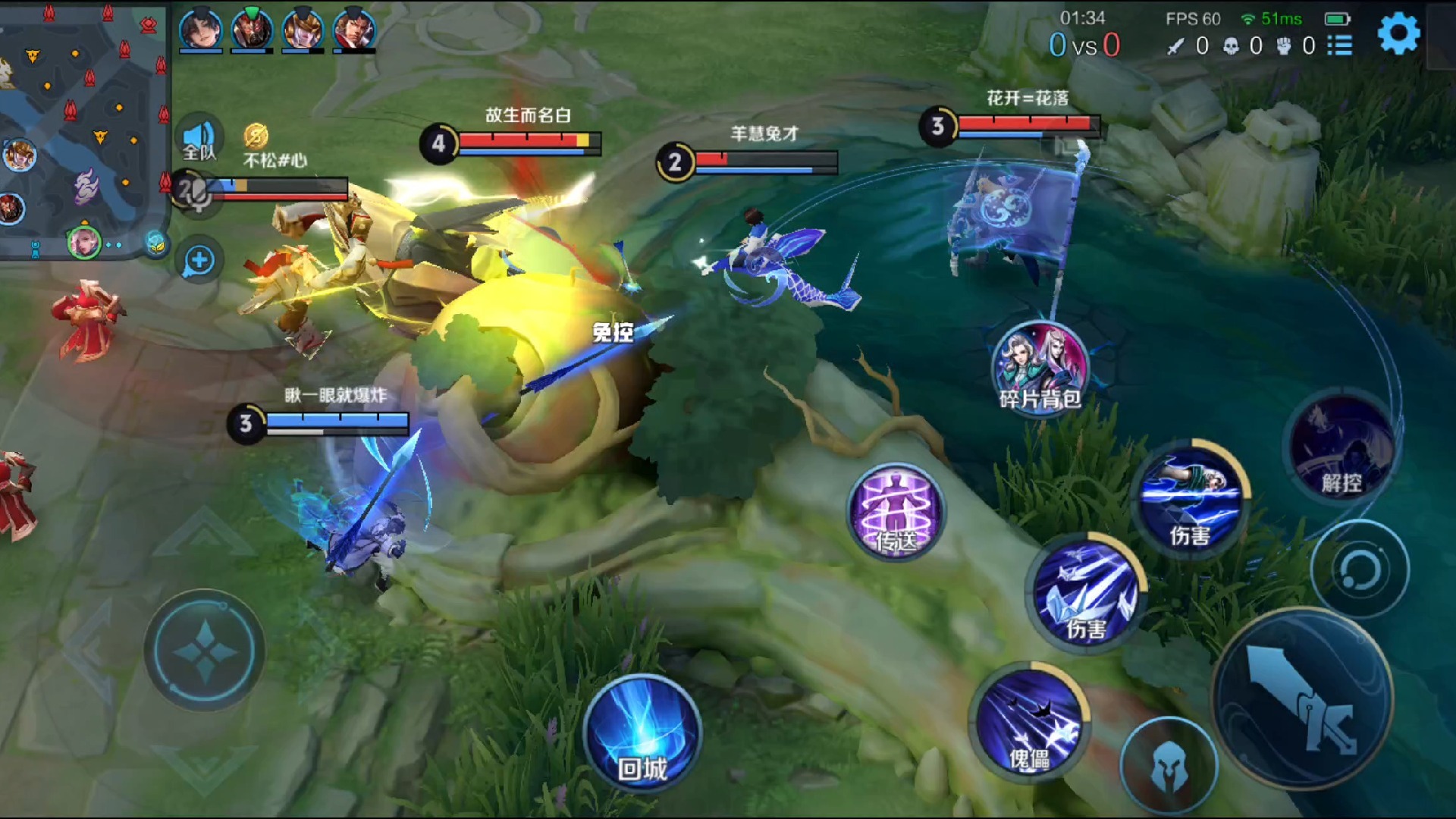
Task: Activate the circular refresh button
Action: coord(1359,570)
